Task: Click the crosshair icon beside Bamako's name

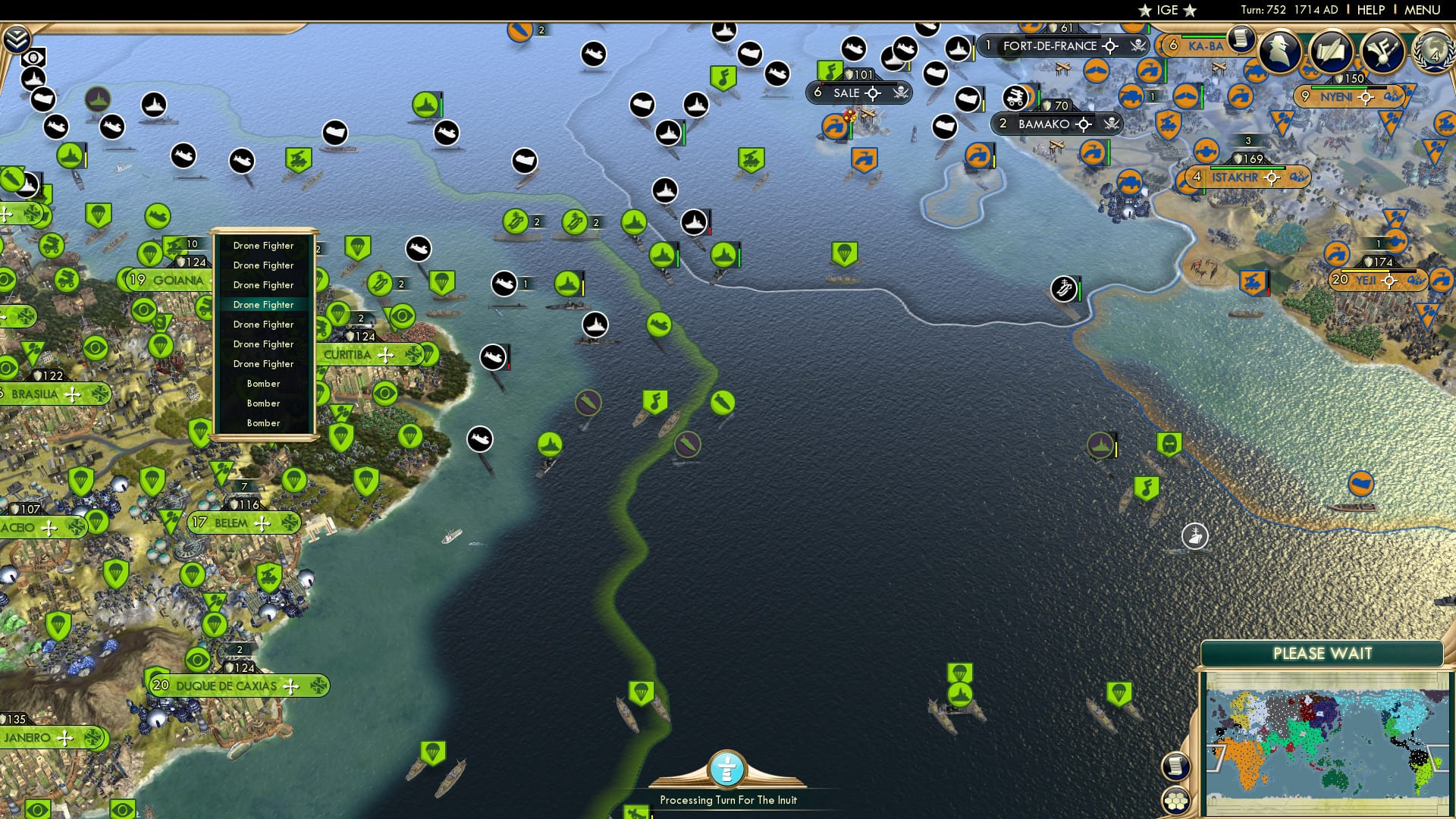Action: click(1084, 124)
